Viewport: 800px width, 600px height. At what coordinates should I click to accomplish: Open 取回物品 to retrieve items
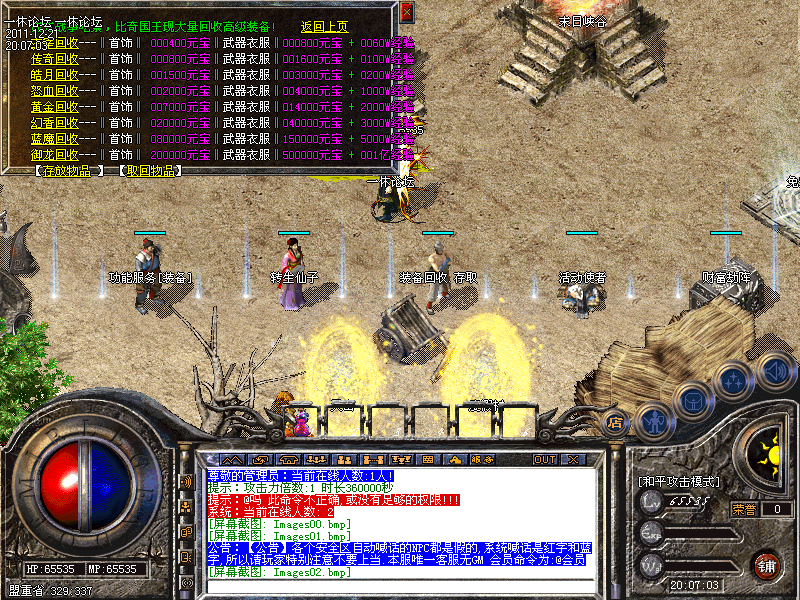point(150,171)
